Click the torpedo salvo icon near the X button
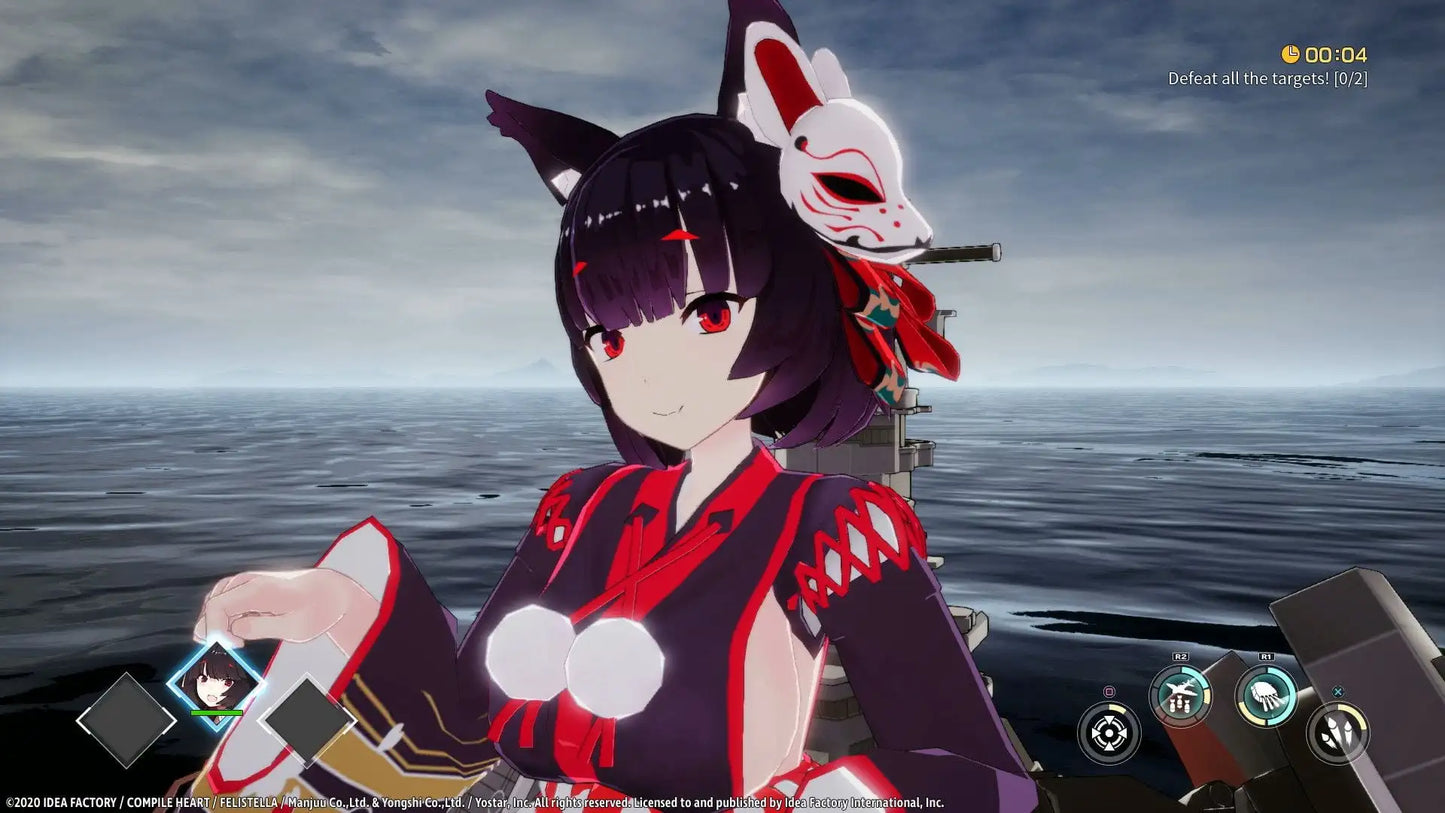Image resolution: width=1445 pixels, height=813 pixels. [1339, 732]
